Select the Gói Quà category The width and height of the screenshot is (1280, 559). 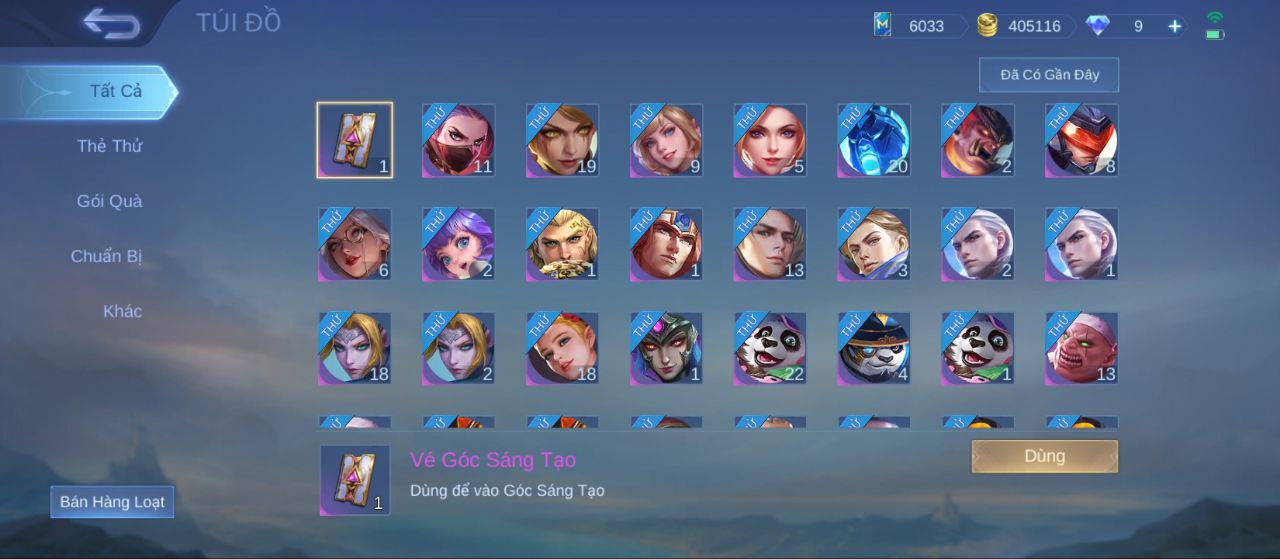pos(109,201)
